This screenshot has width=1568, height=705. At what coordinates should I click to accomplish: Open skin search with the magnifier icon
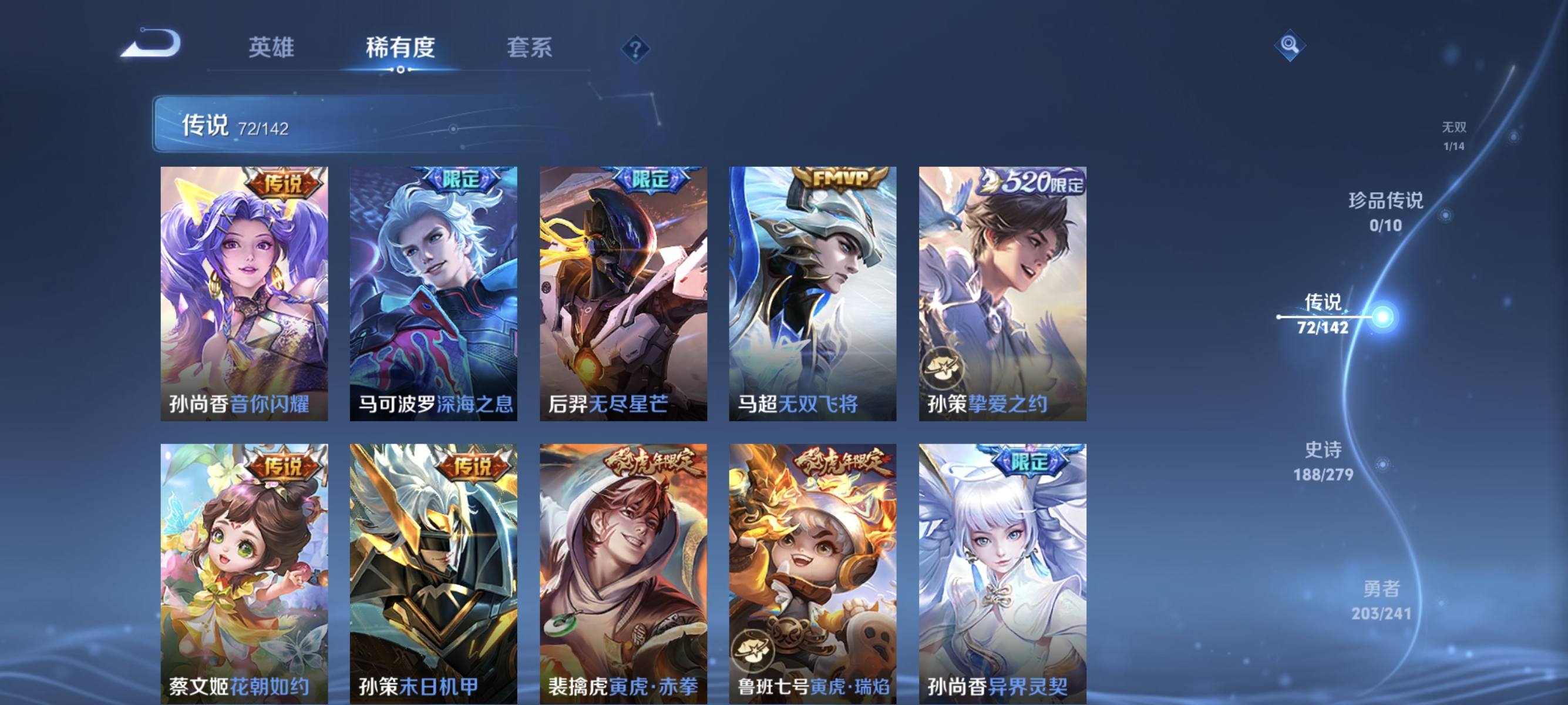tap(1291, 46)
